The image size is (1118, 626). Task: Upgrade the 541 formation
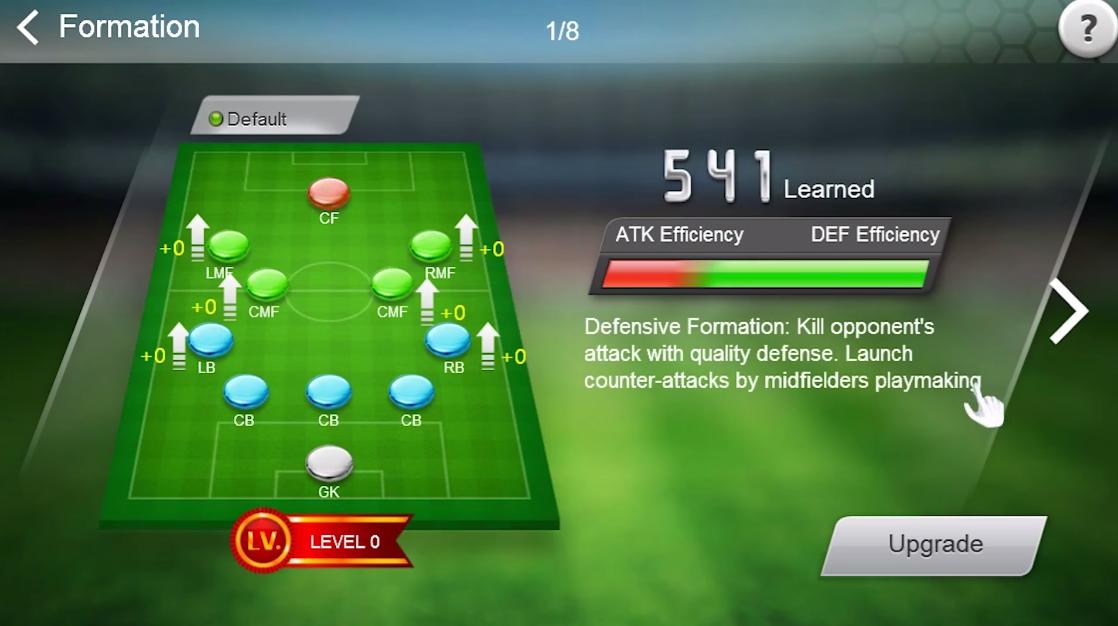[935, 545]
